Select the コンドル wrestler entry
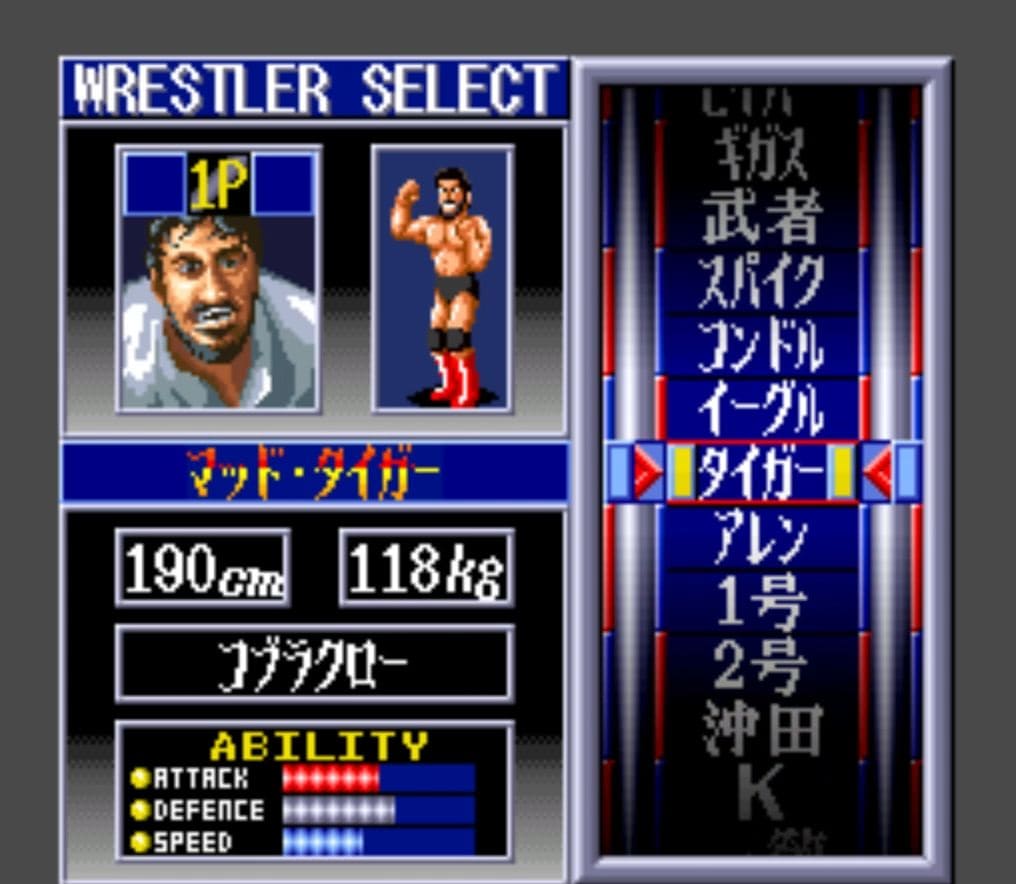Viewport: 1016px width, 884px height. (x=762, y=346)
